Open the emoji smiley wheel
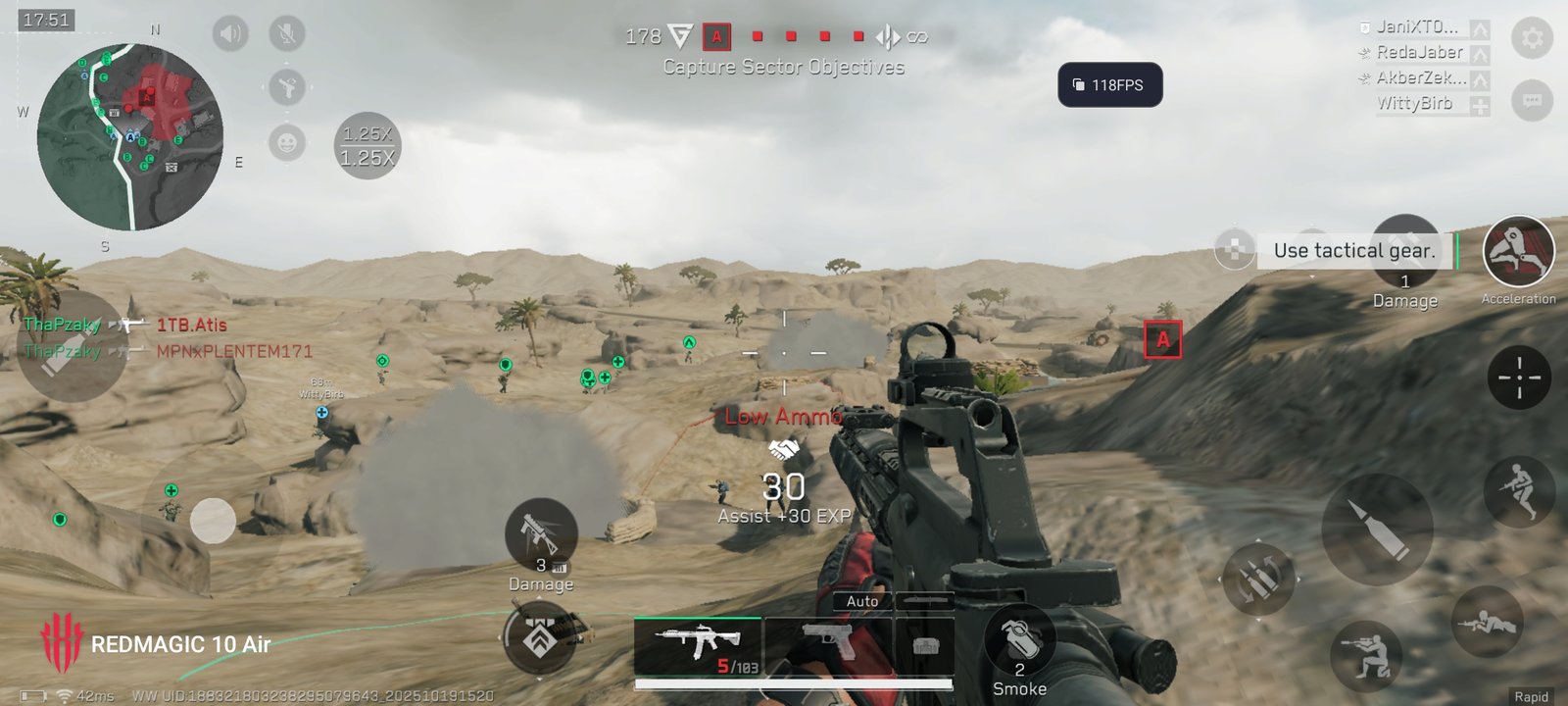The width and height of the screenshot is (1568, 706). point(287,143)
